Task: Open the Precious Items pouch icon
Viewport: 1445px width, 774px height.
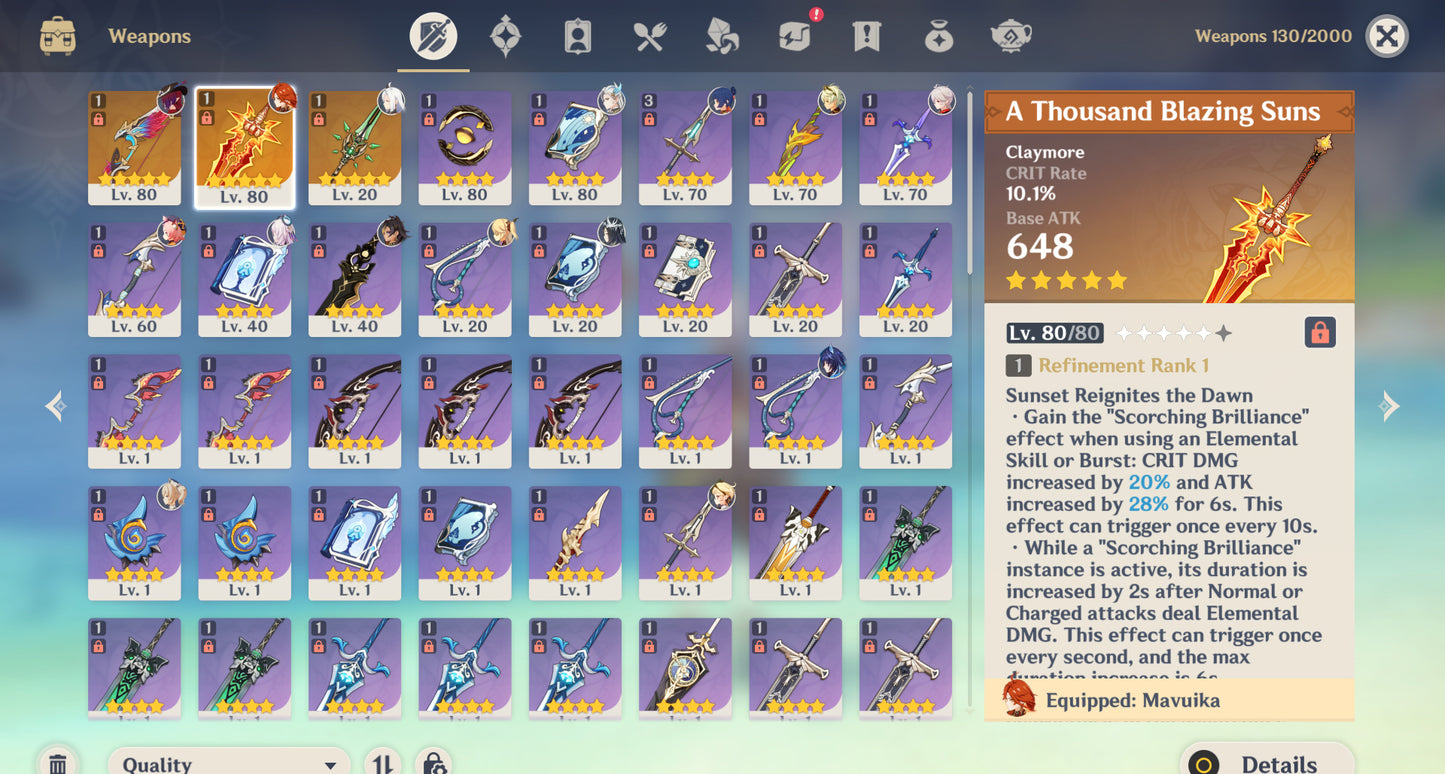Action: pyautogui.click(x=938, y=36)
